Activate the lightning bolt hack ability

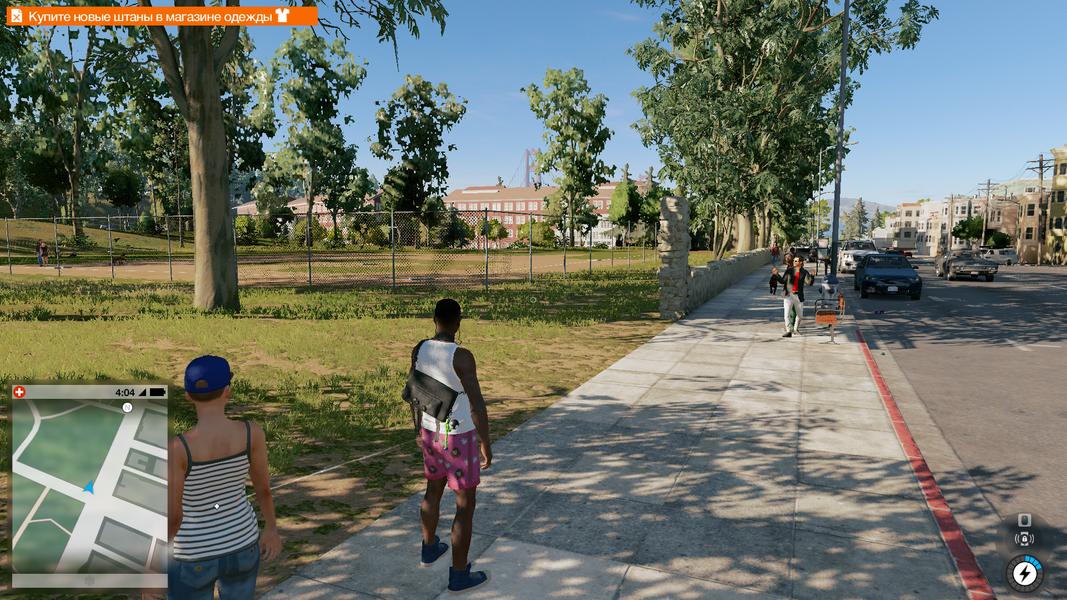[x=1024, y=573]
